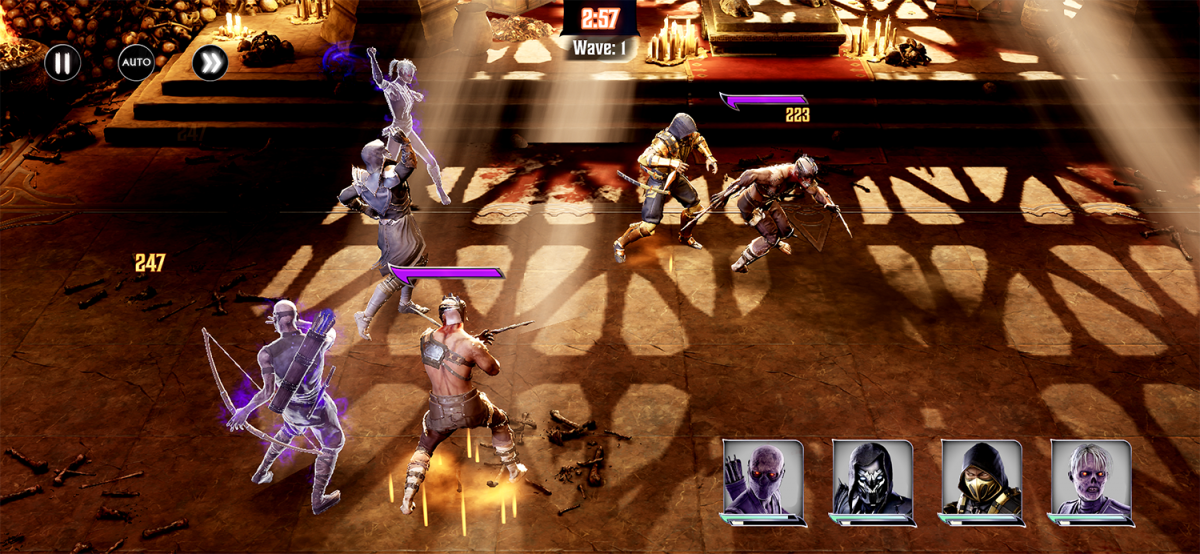Select the red-eyed archer portrait
Image resolution: width=1200 pixels, height=554 pixels.
pyautogui.click(x=763, y=478)
